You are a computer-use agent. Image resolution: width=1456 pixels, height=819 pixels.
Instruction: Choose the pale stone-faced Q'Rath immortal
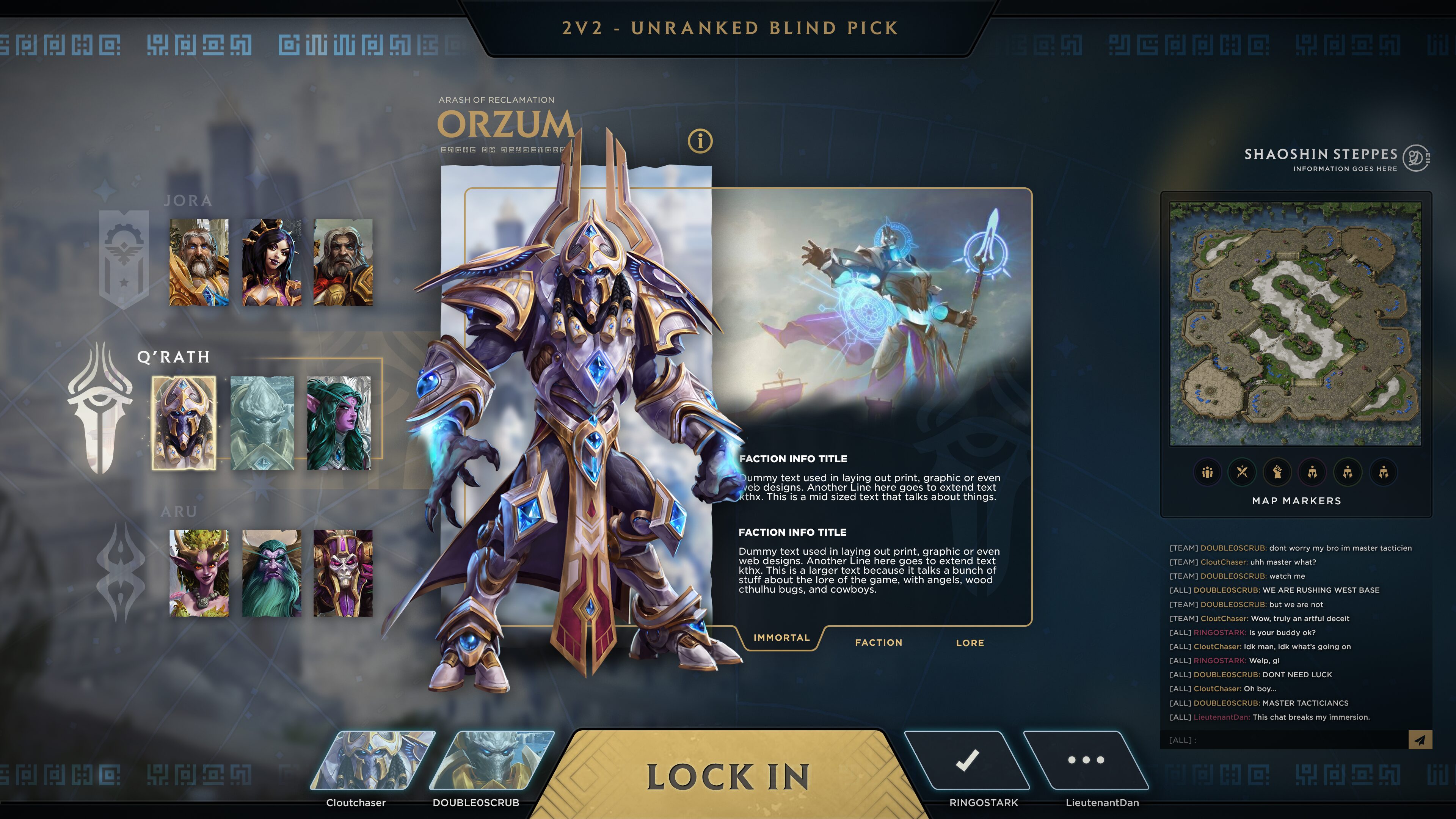click(262, 423)
